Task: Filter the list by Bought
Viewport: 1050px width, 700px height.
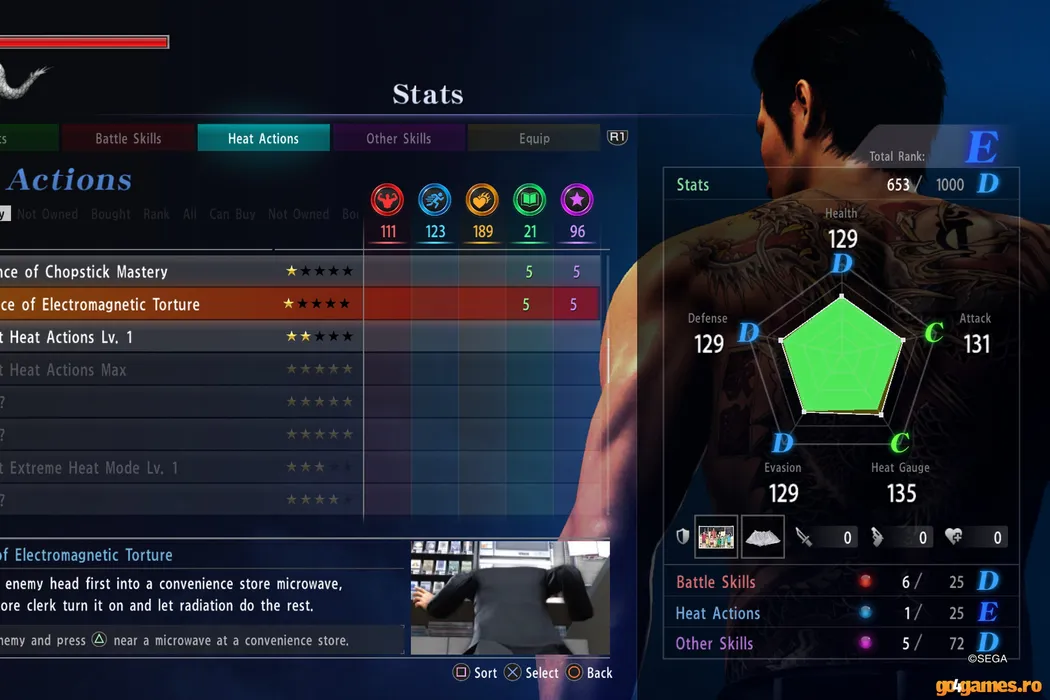Action: point(110,214)
